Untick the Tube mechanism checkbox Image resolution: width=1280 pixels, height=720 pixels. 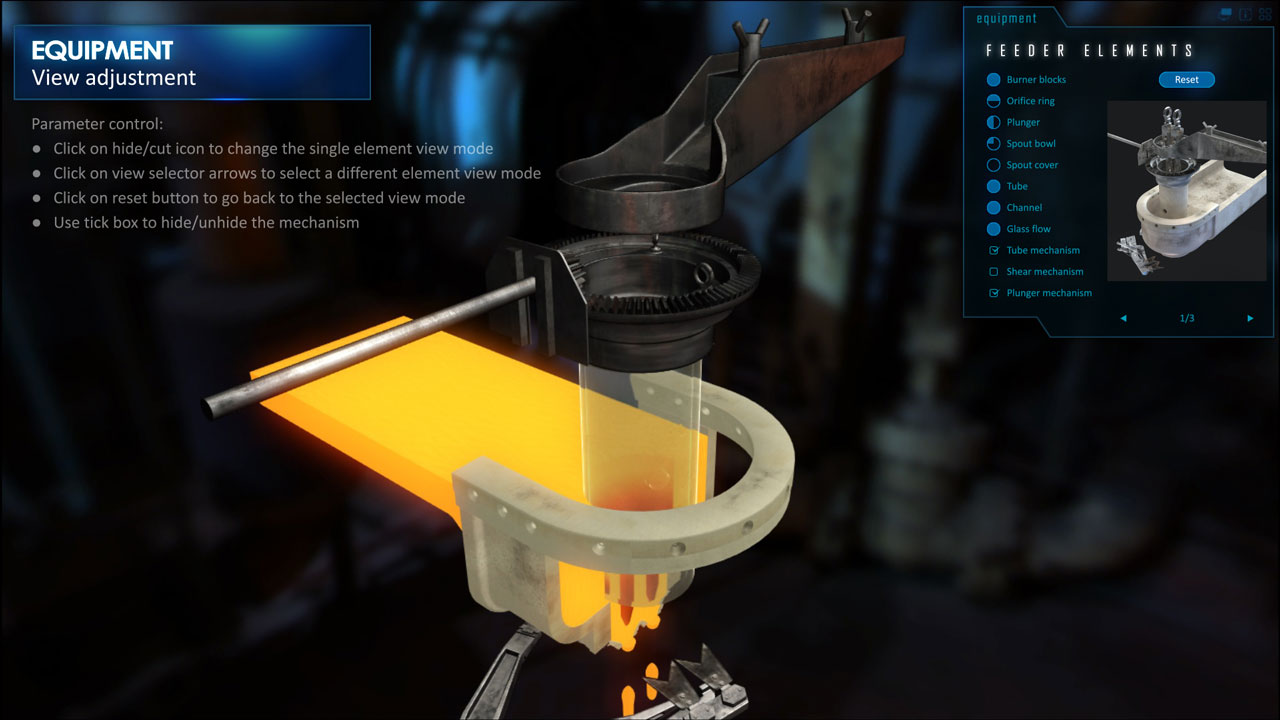click(994, 250)
